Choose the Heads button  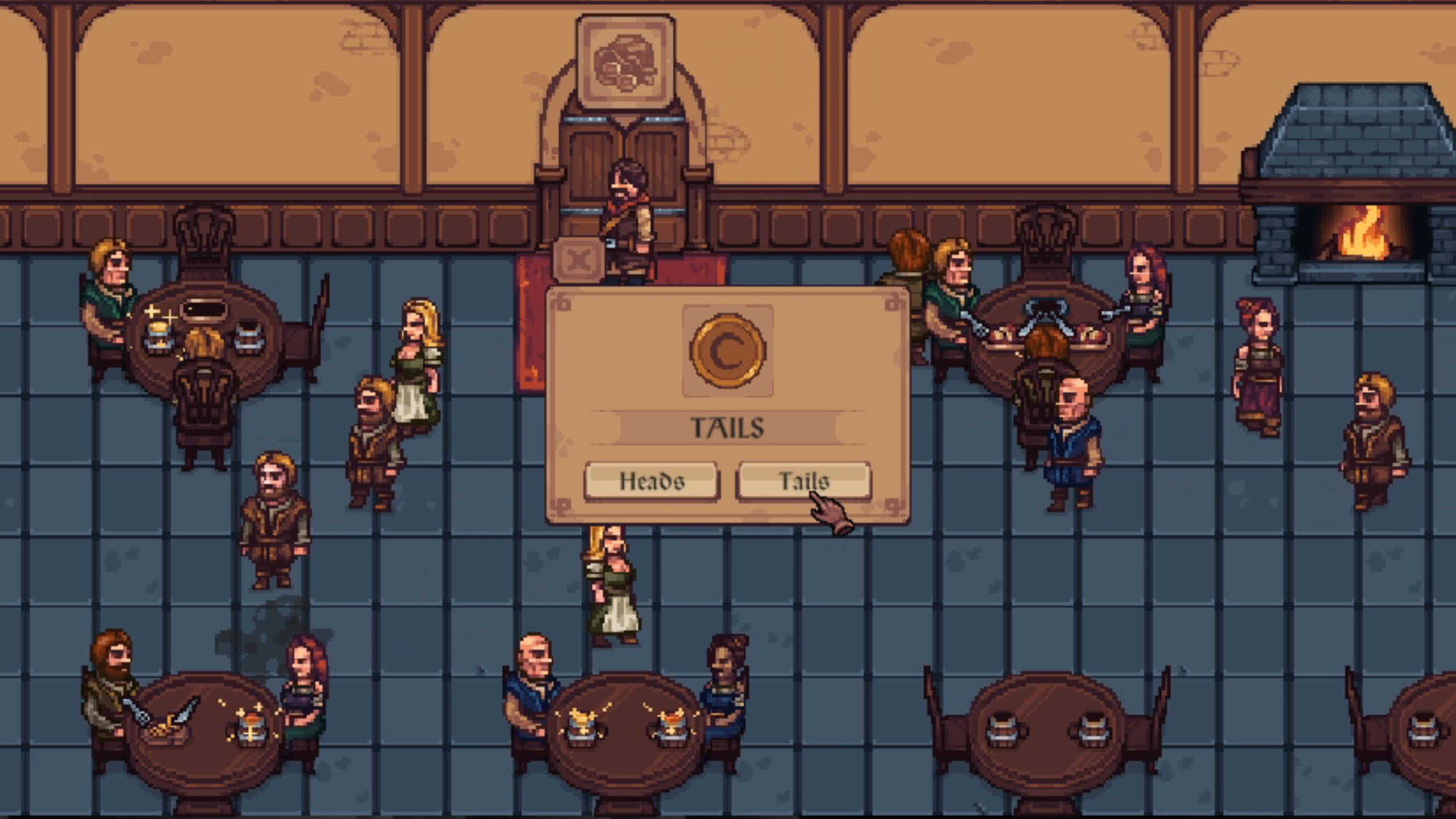pyautogui.click(x=651, y=481)
